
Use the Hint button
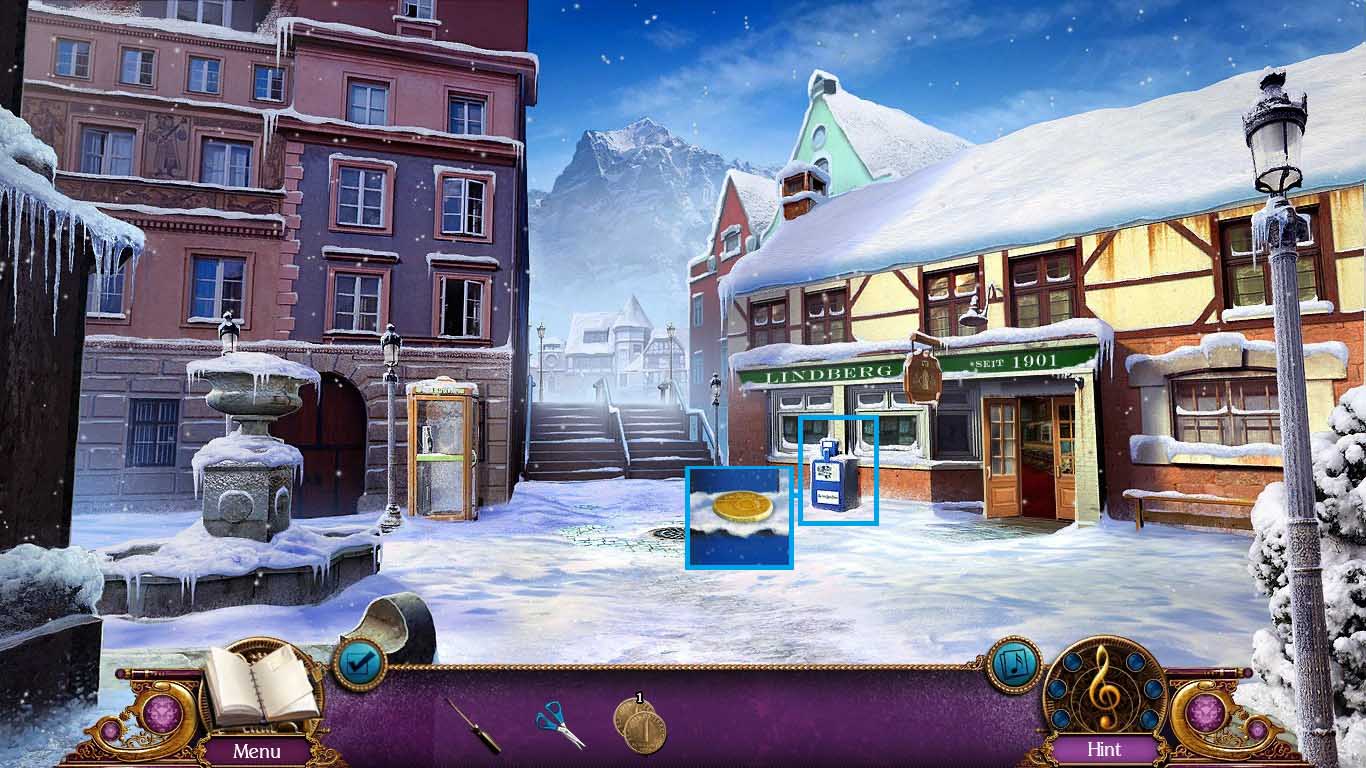click(x=1104, y=749)
